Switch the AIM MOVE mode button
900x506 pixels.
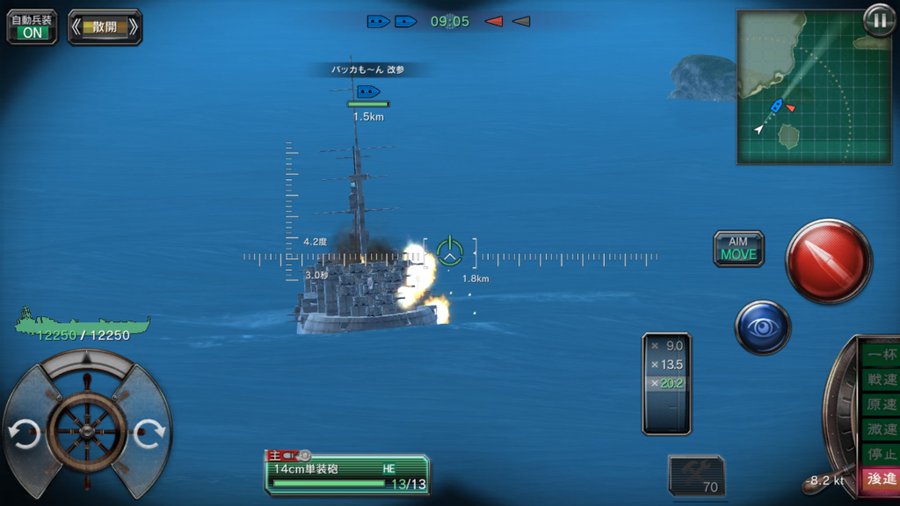(x=738, y=248)
